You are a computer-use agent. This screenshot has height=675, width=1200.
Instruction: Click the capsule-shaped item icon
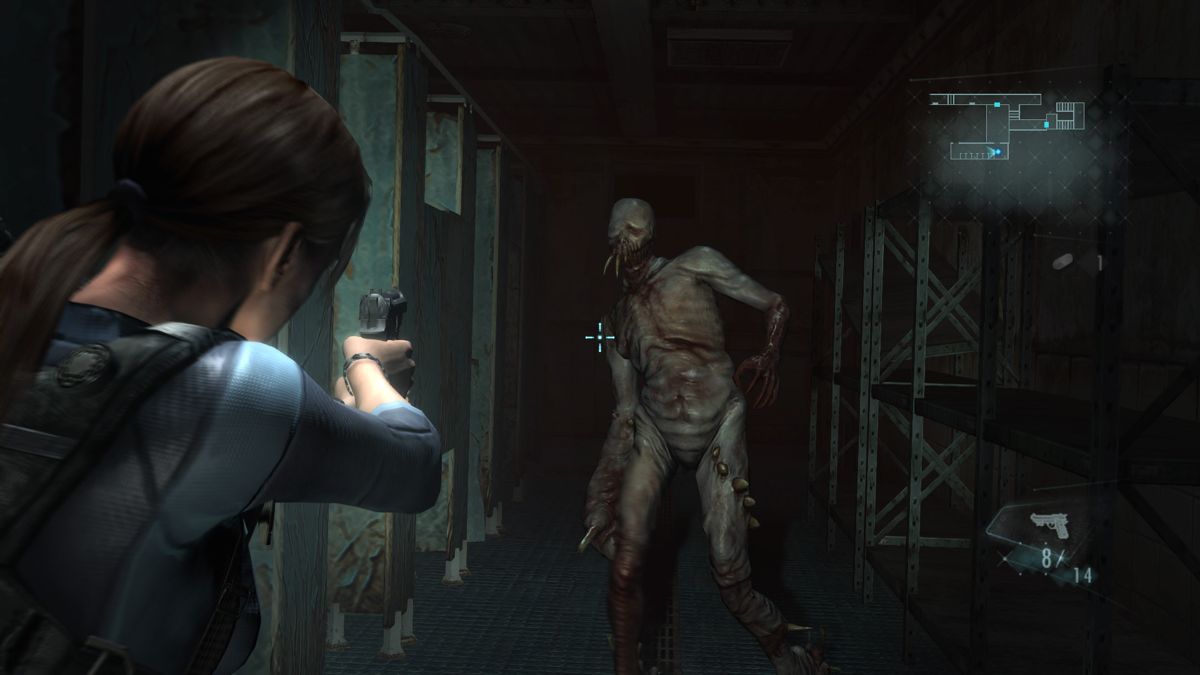tap(1063, 261)
